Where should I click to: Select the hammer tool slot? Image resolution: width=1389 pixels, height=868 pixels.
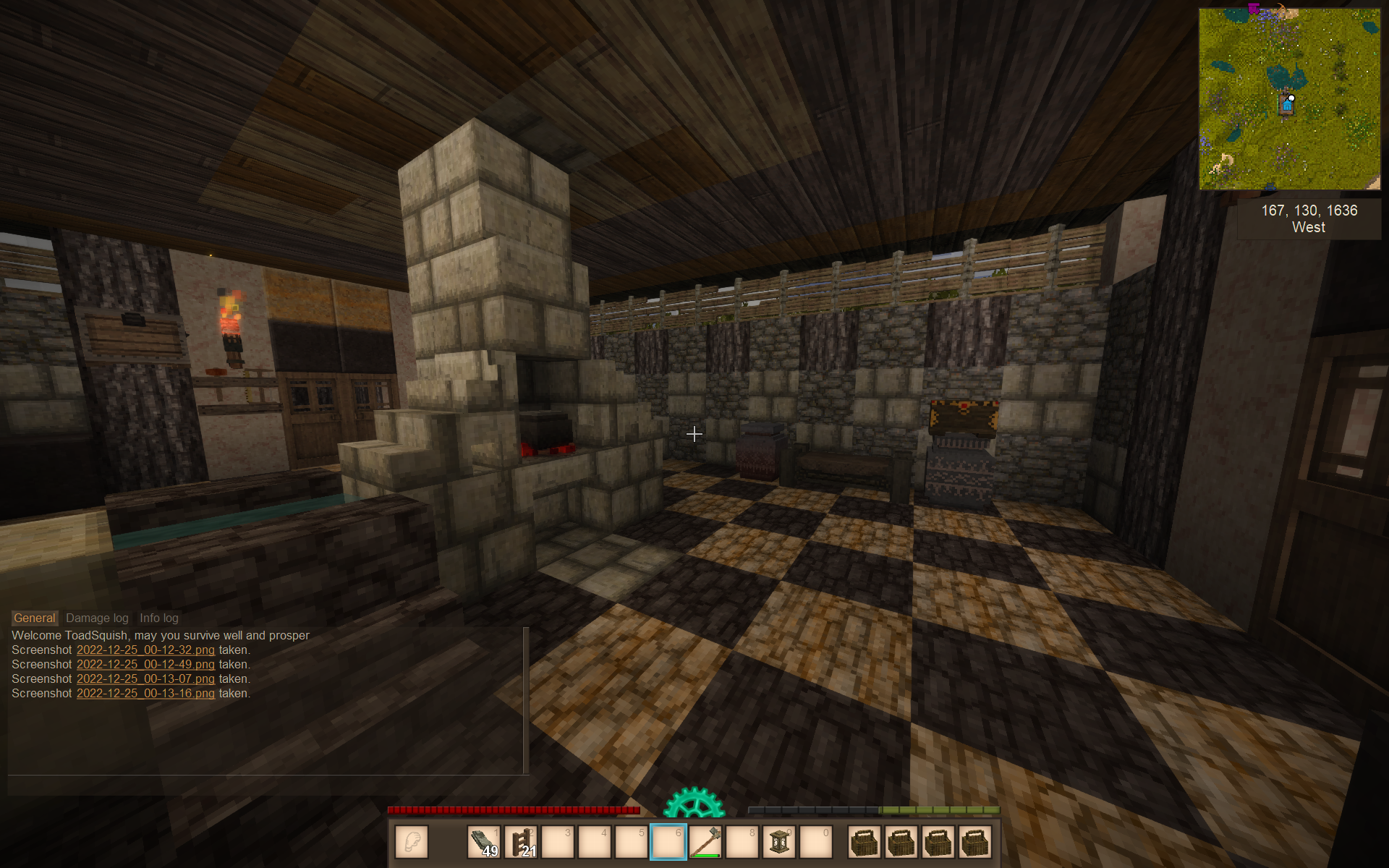705,842
